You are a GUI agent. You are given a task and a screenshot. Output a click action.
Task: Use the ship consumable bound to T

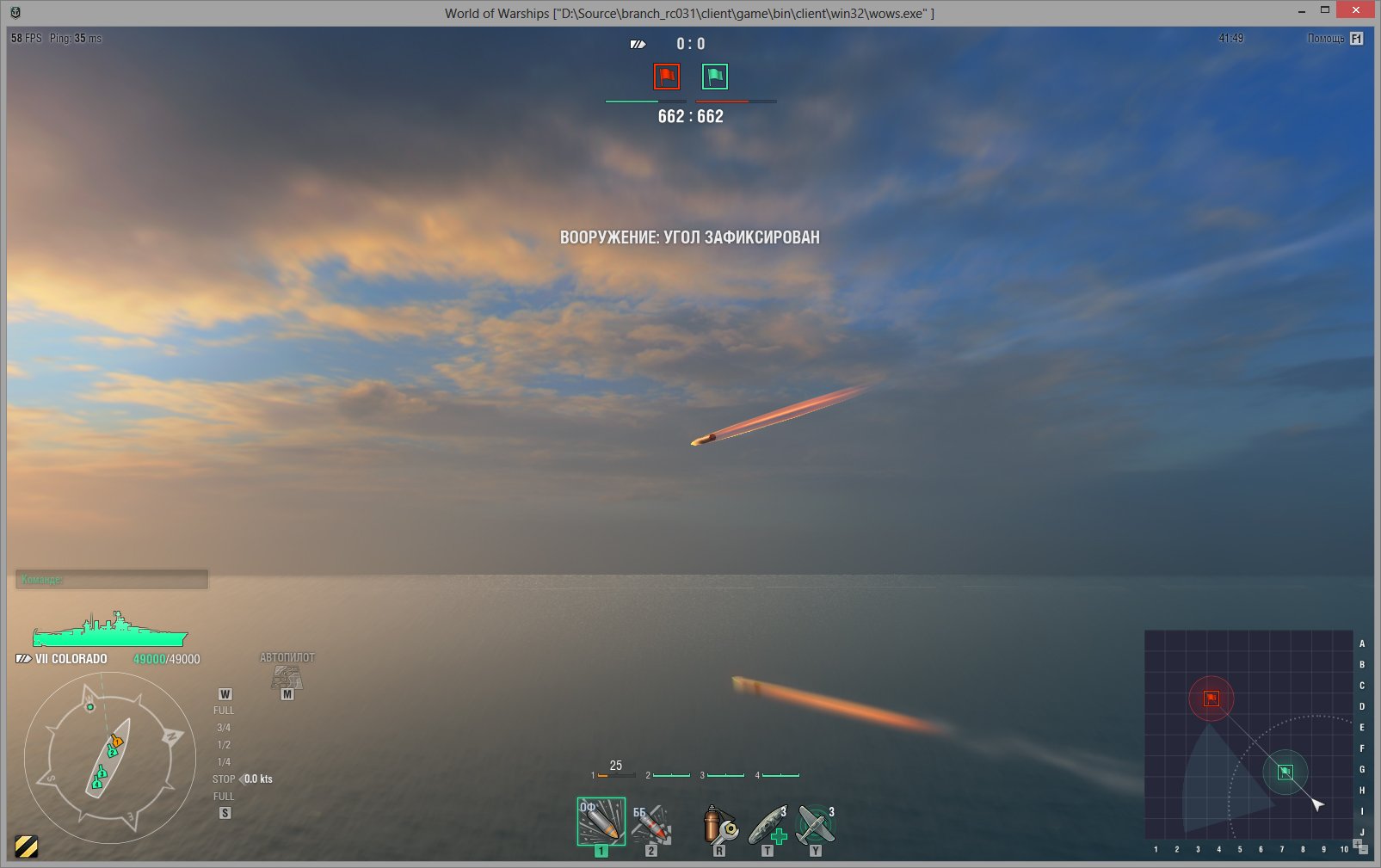768,824
